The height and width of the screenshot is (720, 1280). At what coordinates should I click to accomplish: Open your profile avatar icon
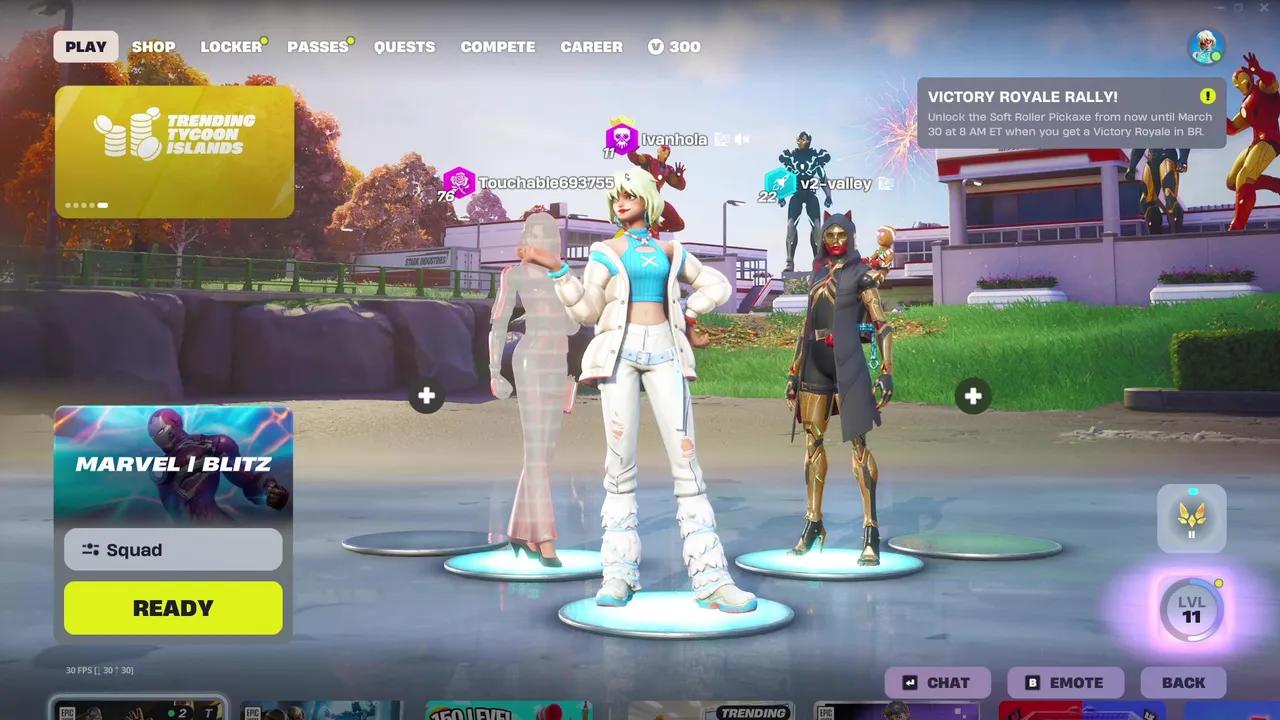tap(1205, 45)
